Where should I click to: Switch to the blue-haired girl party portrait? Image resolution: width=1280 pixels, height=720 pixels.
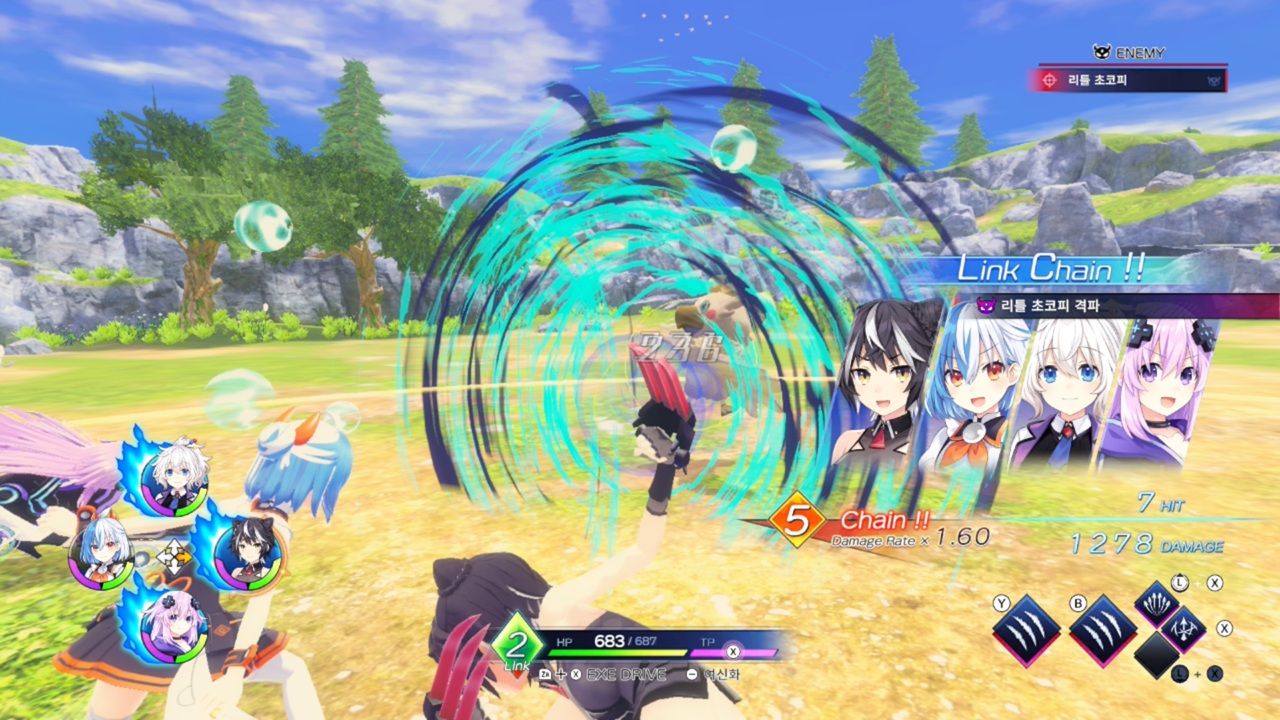pyautogui.click(x=101, y=552)
